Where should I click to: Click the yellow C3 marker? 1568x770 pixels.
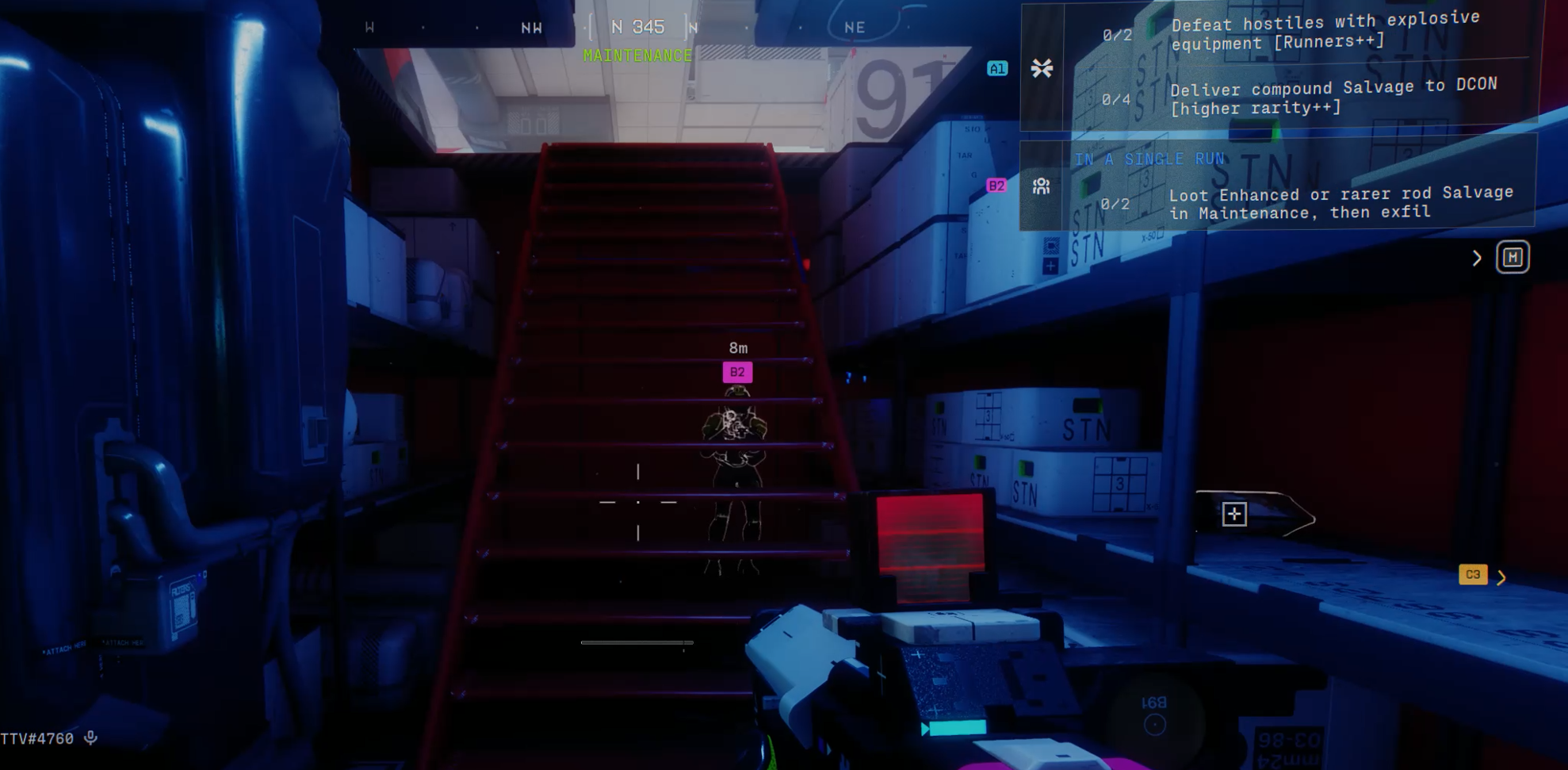pyautogui.click(x=1472, y=575)
